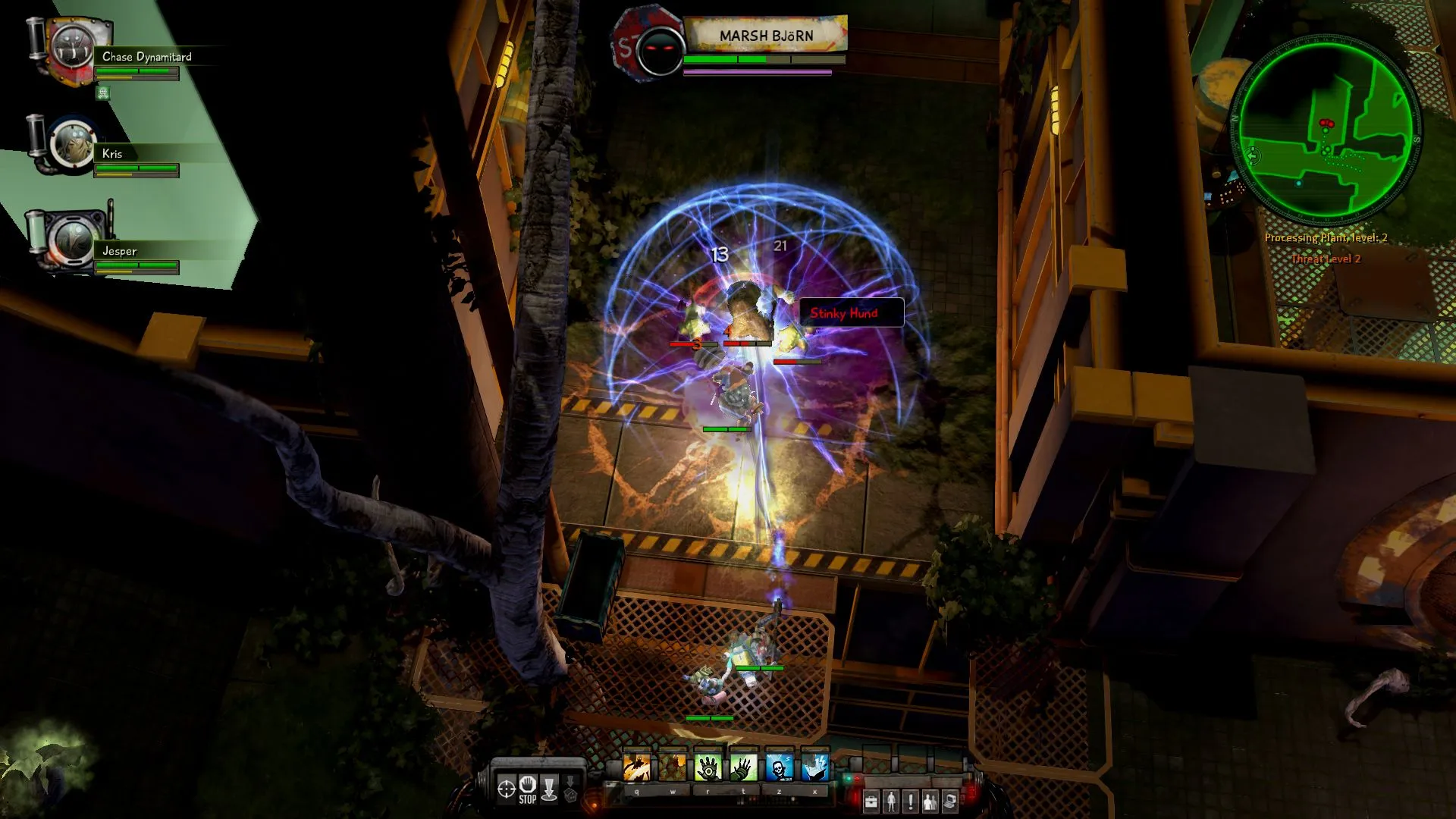Select Jesper's party portrait
This screenshot has height=819, width=1456.
pyautogui.click(x=73, y=241)
